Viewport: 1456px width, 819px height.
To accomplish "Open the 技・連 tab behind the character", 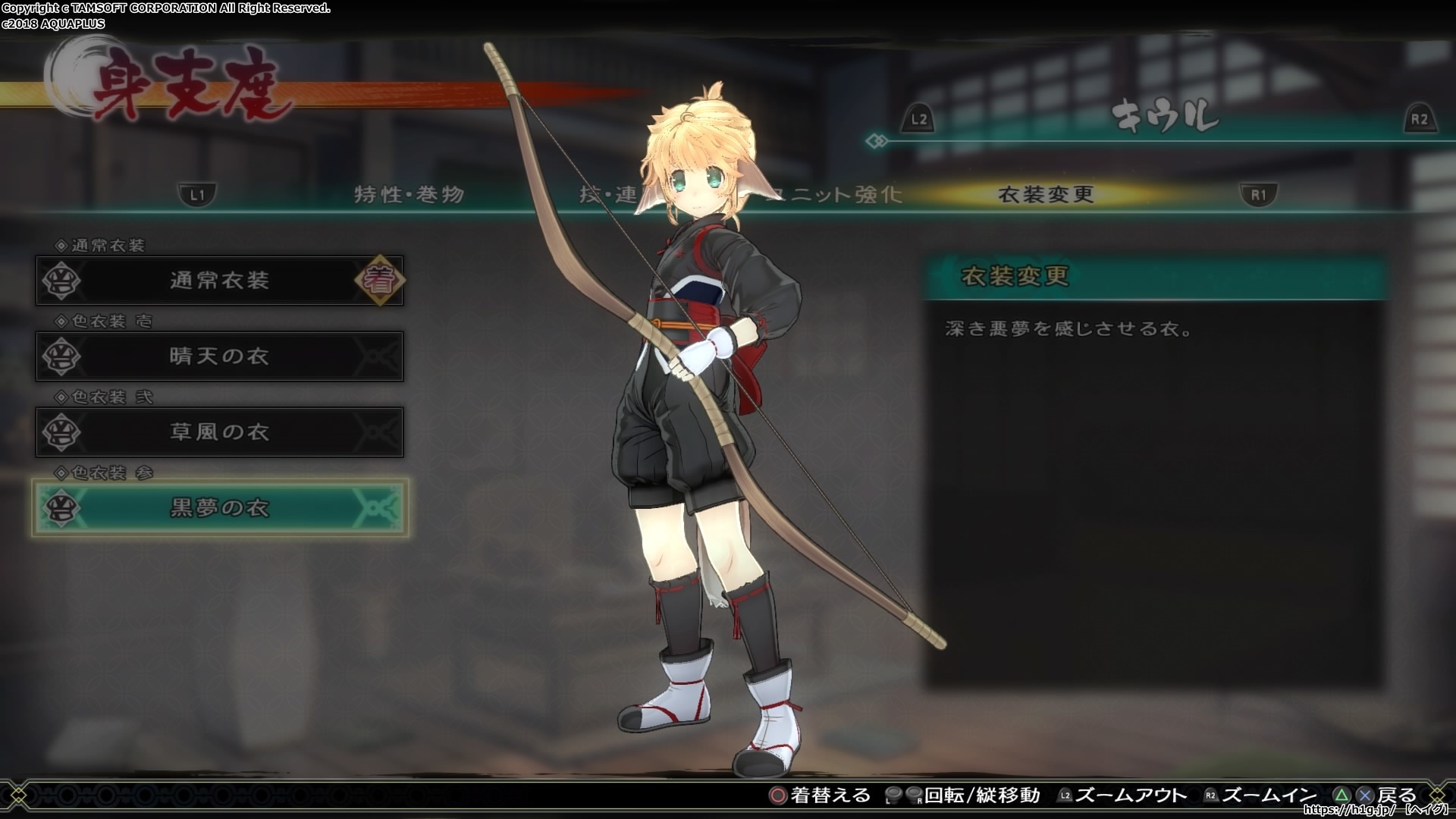I will click(x=607, y=195).
